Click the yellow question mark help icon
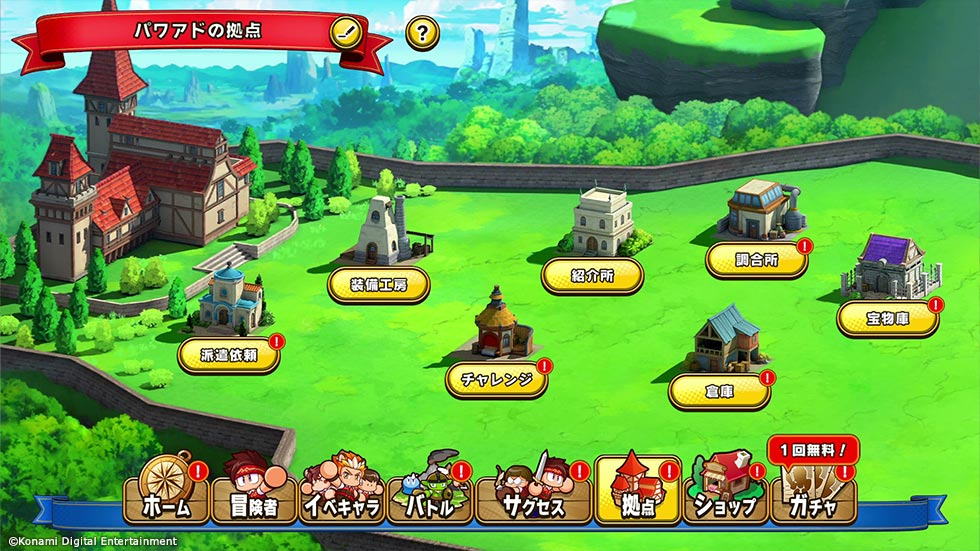Screen dimensions: 980x551 click(x=422, y=33)
